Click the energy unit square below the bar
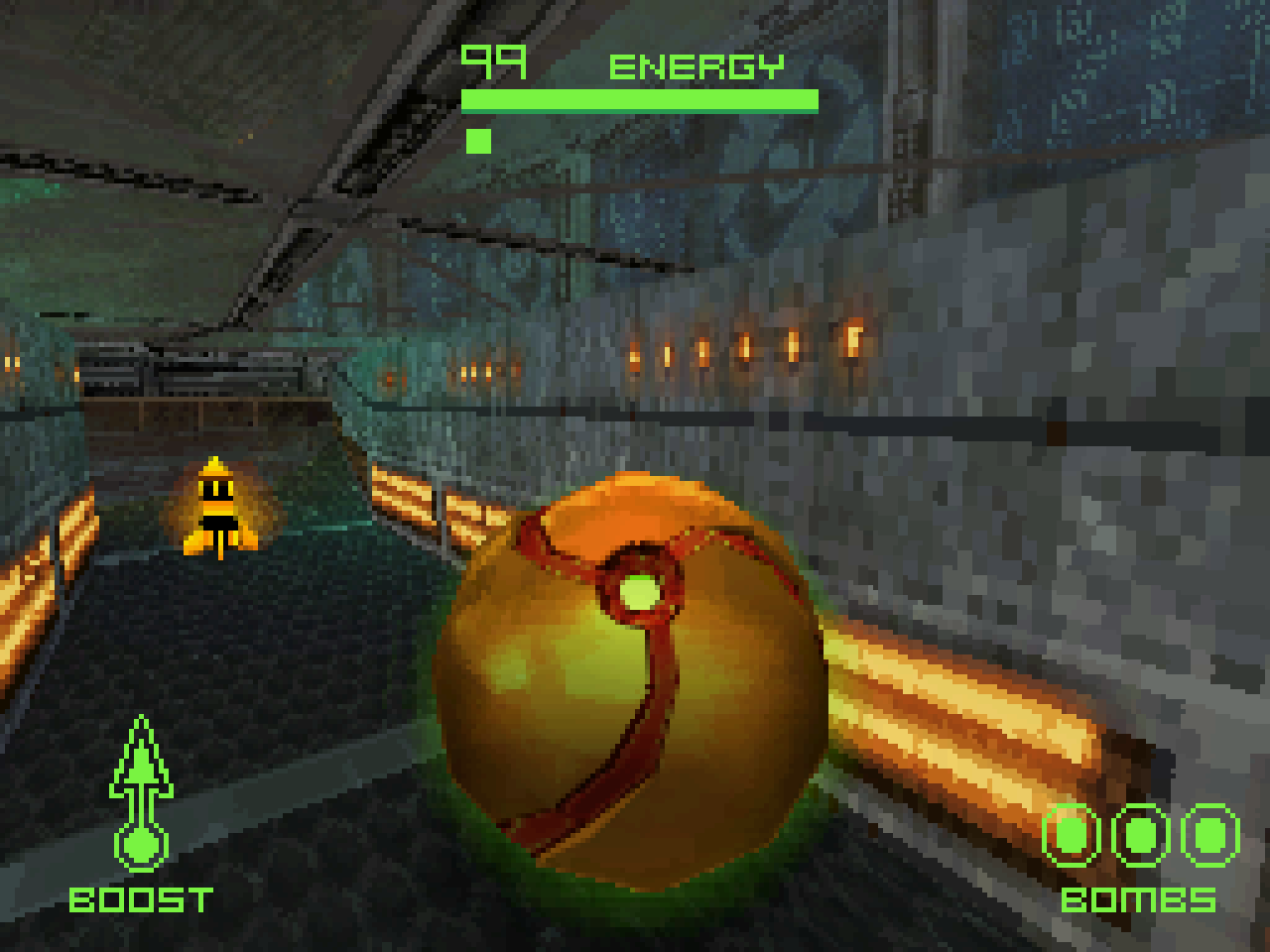The image size is (1270, 952). click(x=478, y=141)
